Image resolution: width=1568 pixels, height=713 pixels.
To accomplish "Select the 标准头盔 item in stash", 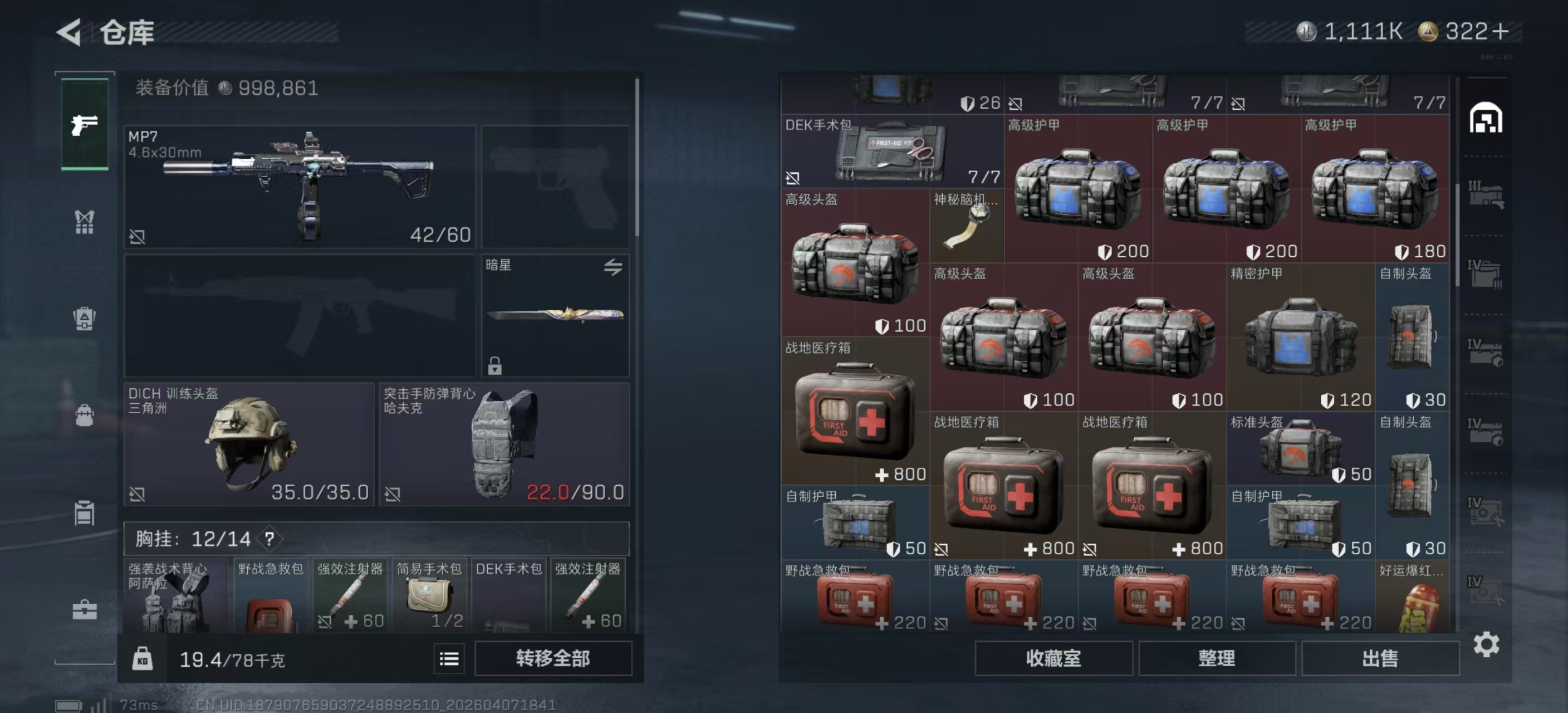I will pyautogui.click(x=1300, y=450).
